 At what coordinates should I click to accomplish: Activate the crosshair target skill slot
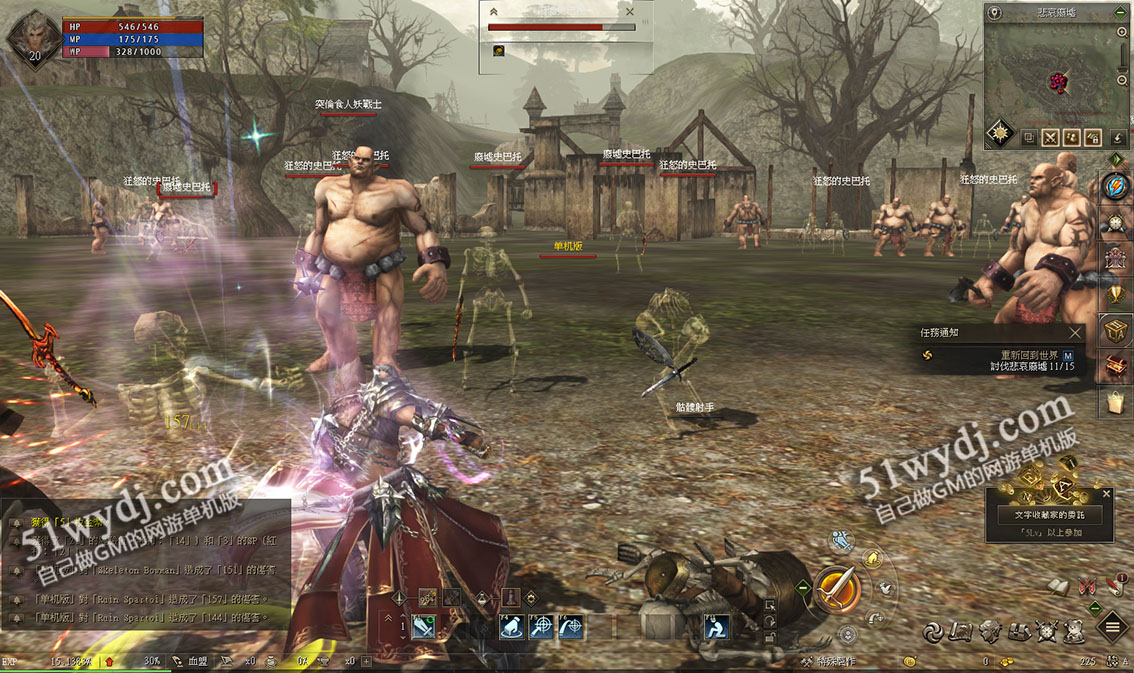[x=542, y=627]
